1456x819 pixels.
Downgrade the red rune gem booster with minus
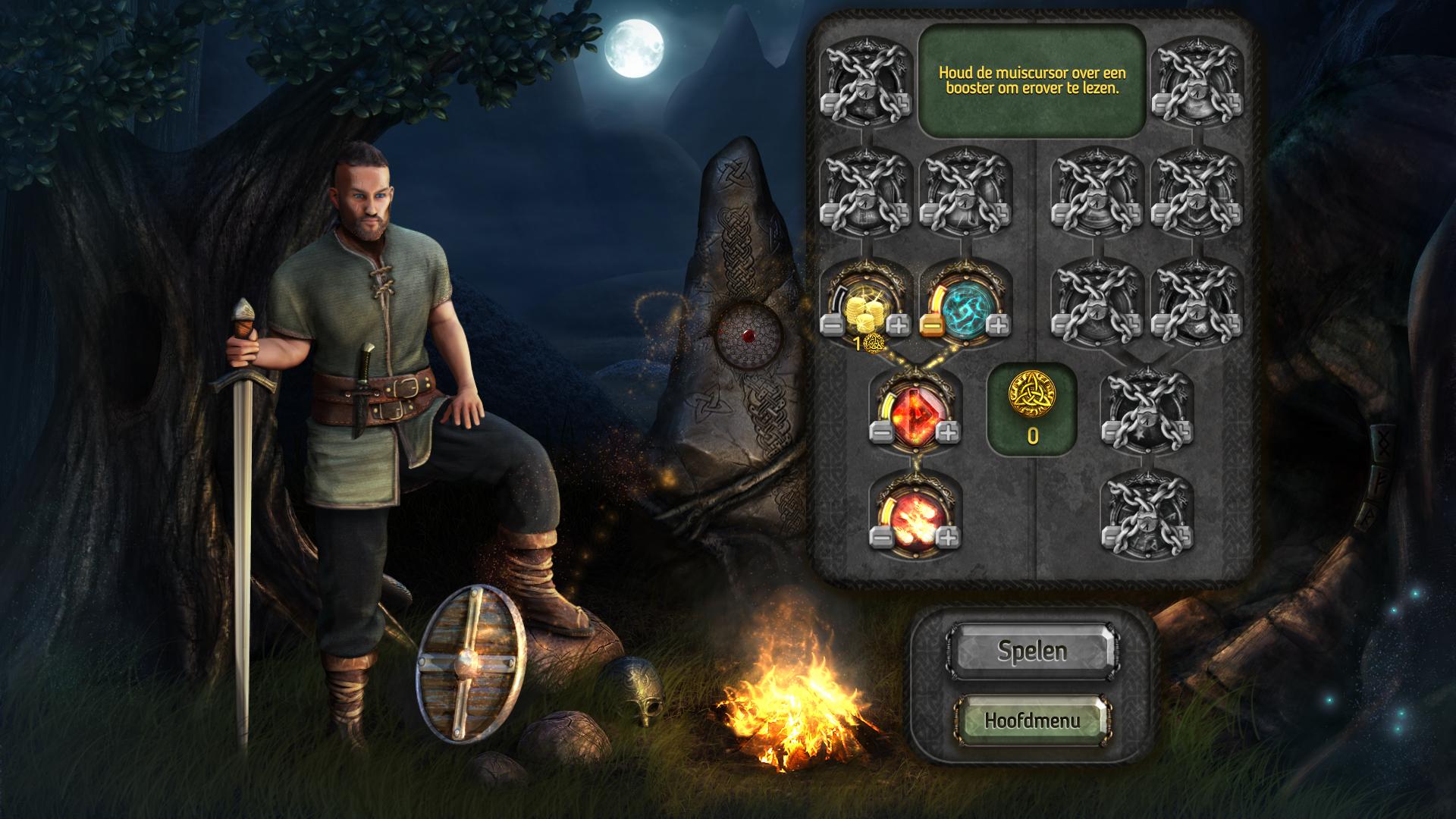coord(882,433)
